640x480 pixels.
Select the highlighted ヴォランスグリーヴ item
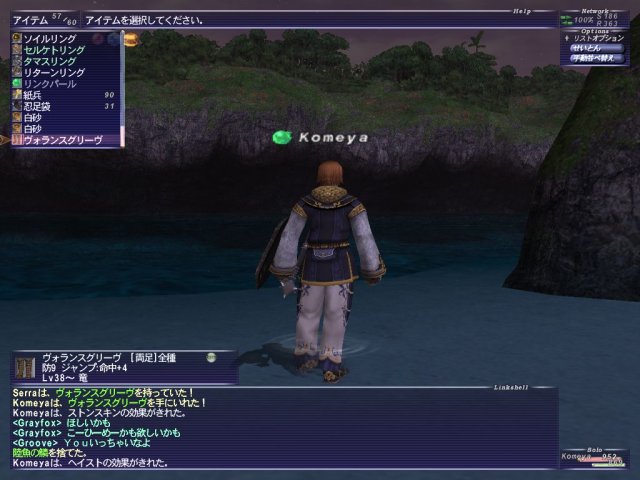[x=62, y=141]
